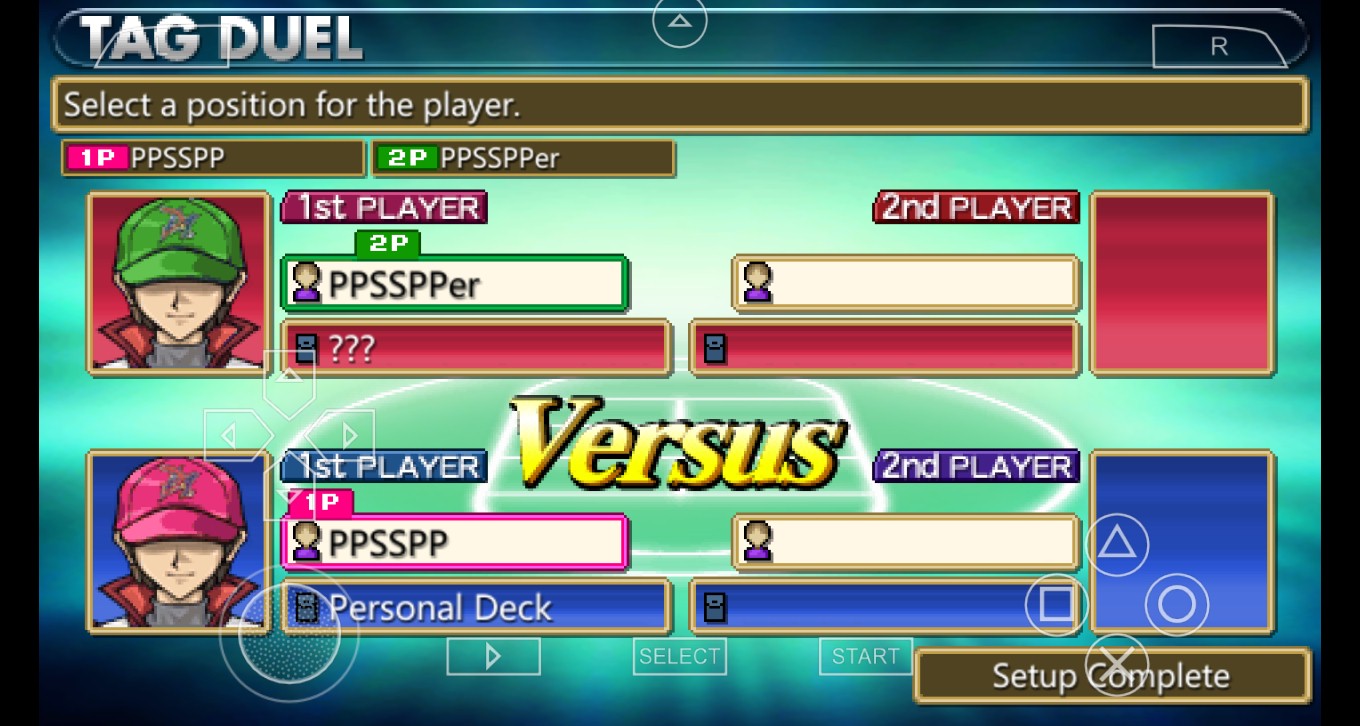
Task: Confirm with the Setup Complete button
Action: click(1111, 676)
